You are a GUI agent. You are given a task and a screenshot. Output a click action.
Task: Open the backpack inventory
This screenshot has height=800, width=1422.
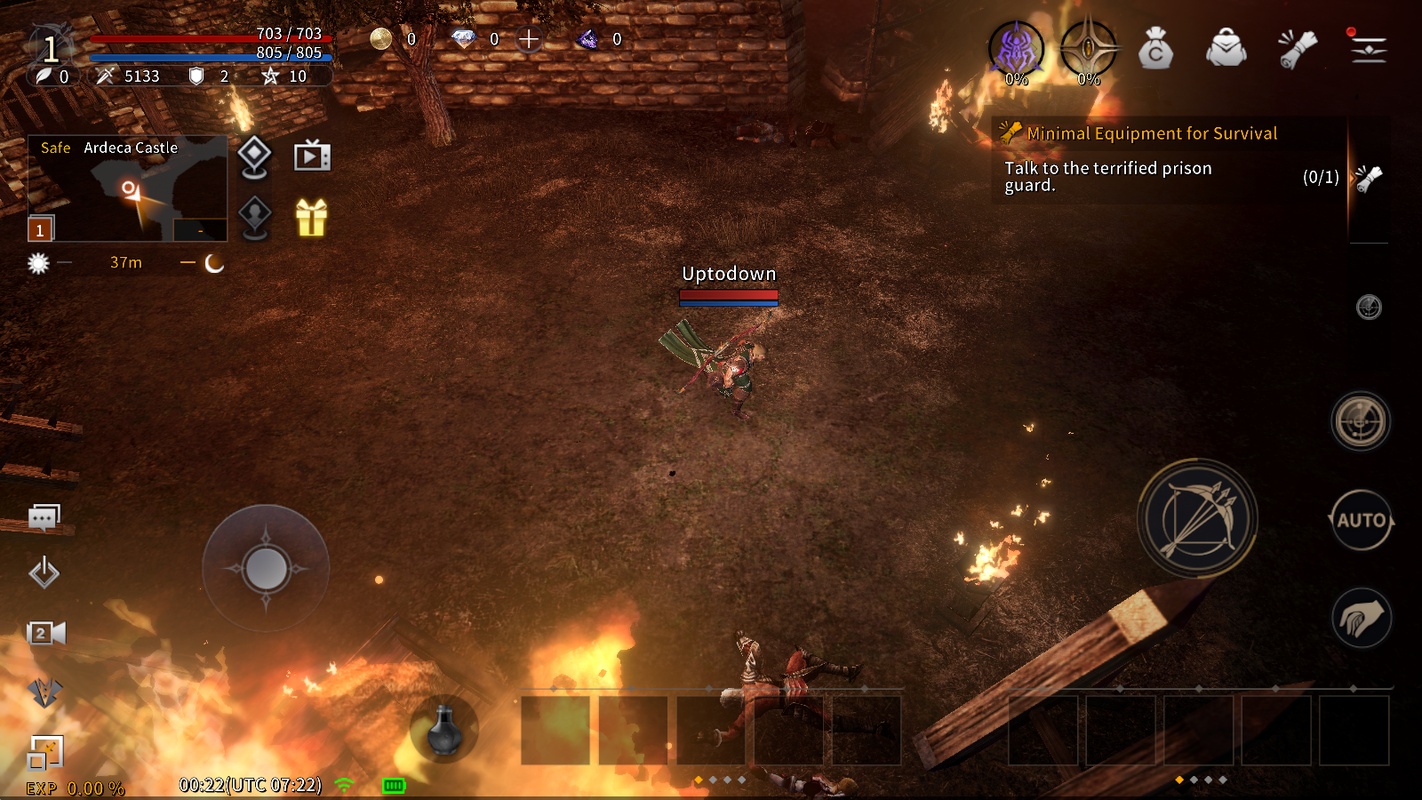(x=1226, y=48)
